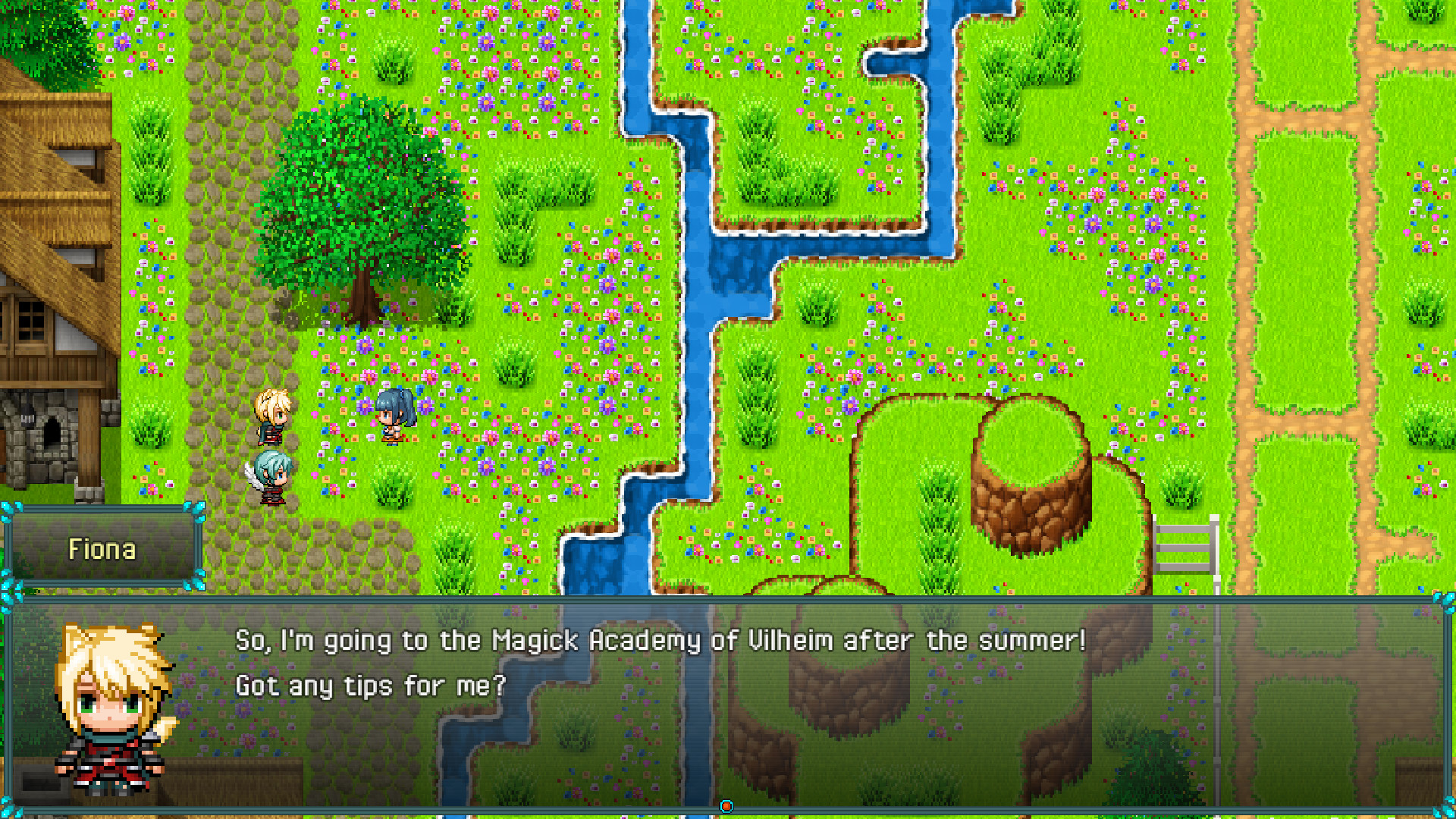Click the dialogue line asking for tips
The width and height of the screenshot is (1456, 819).
click(x=371, y=685)
